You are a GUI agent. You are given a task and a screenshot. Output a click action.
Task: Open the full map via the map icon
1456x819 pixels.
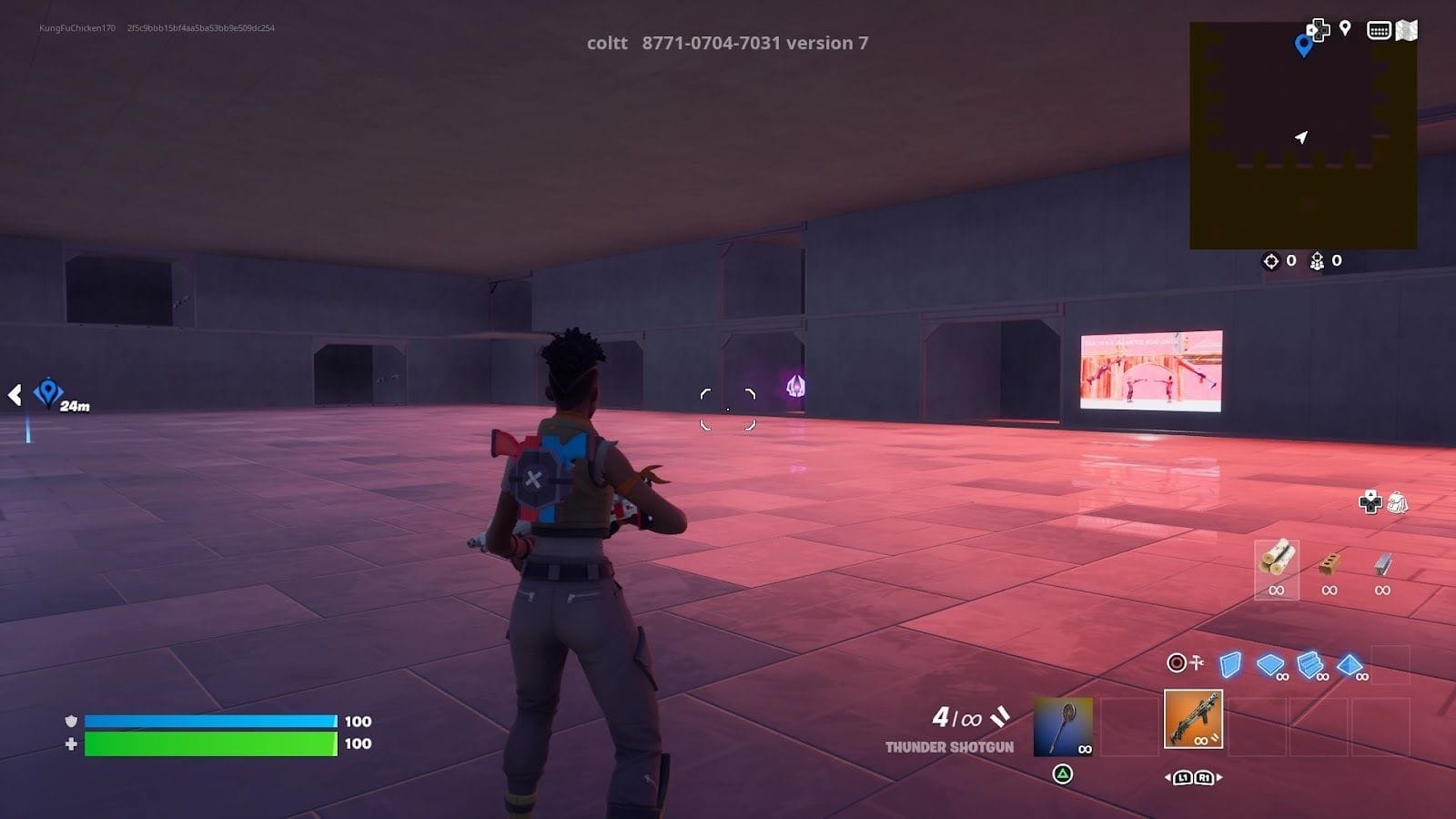click(1407, 30)
